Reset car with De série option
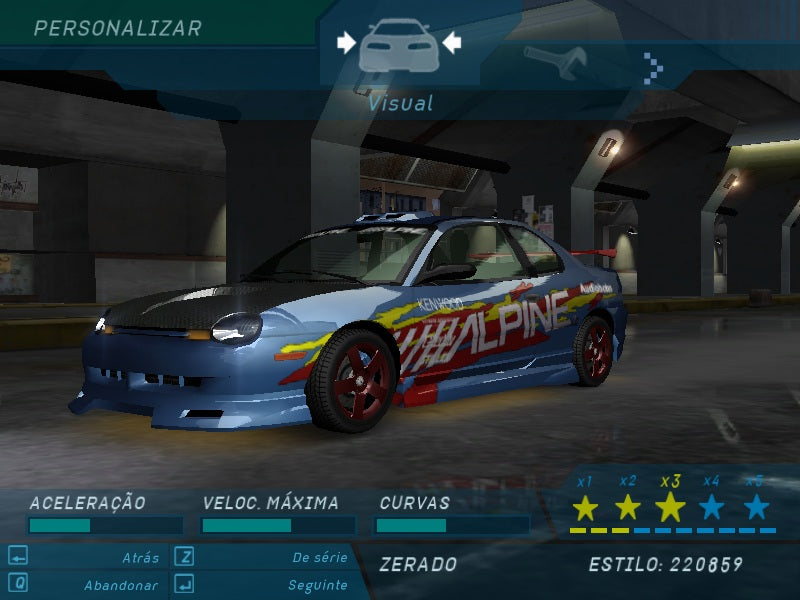The image size is (800, 600). click(320, 558)
